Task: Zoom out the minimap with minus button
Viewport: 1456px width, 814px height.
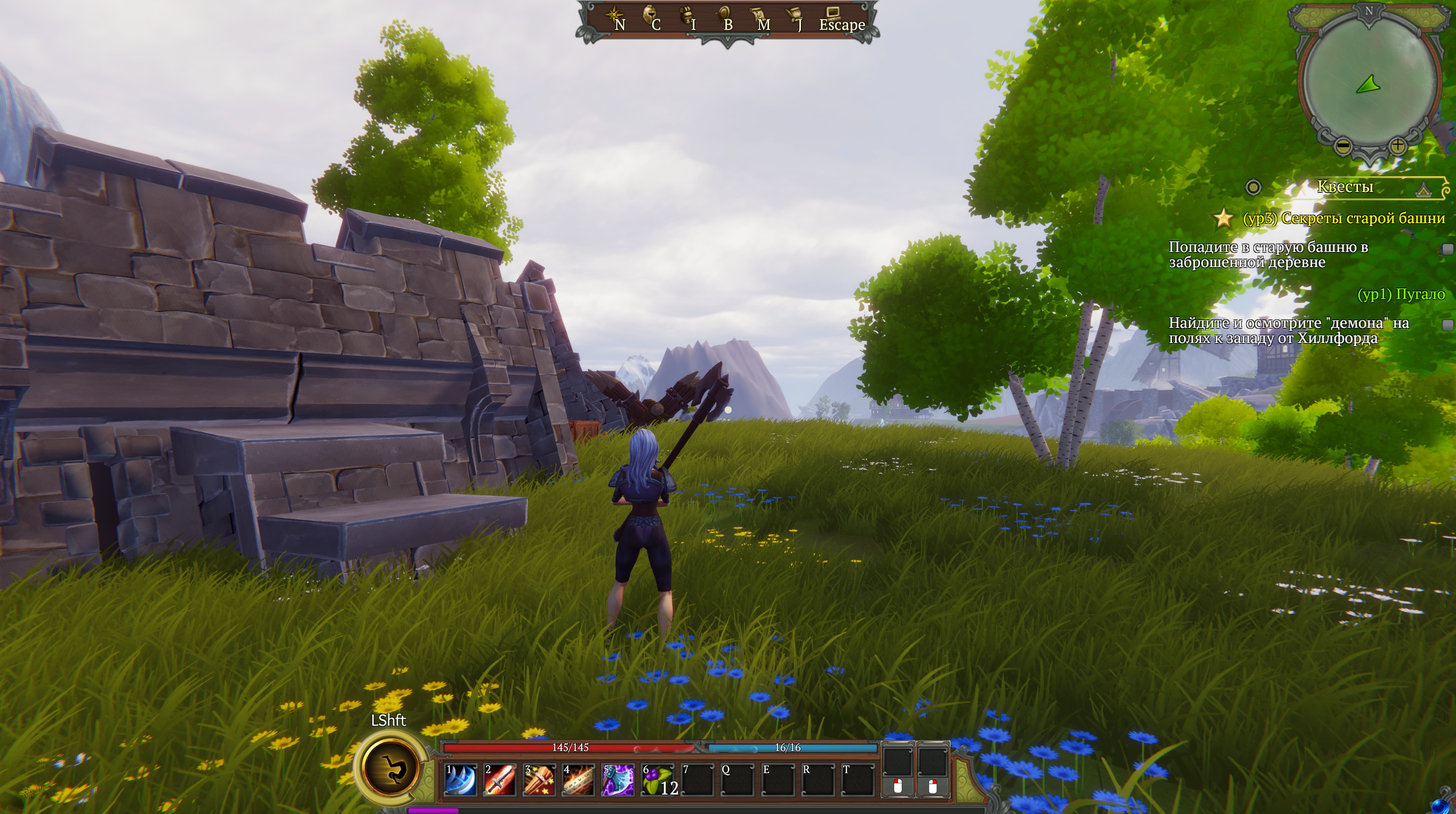Action: (1343, 146)
